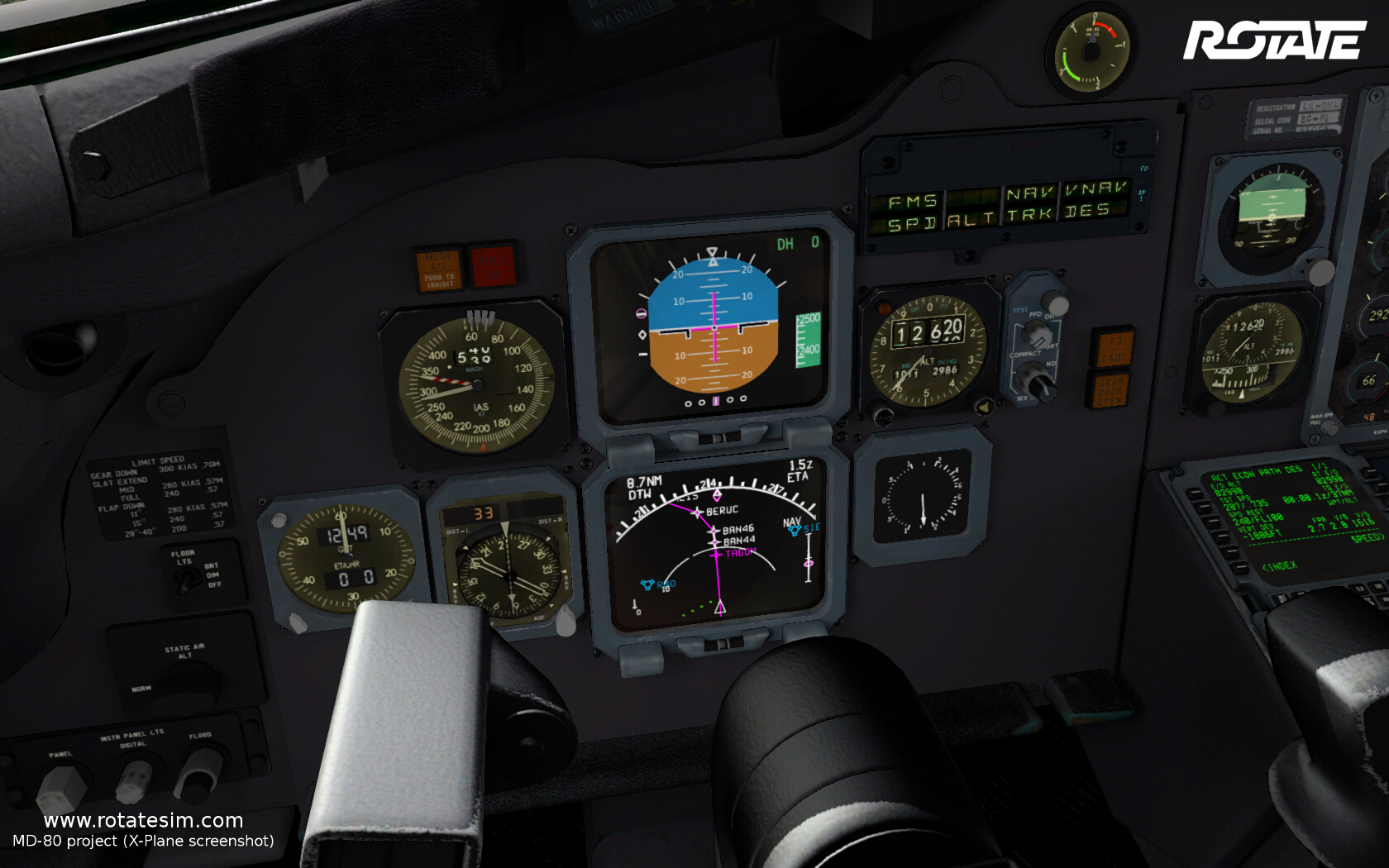Click the red PULL UP warning light
This screenshot has height=868, width=1389.
pos(493,265)
